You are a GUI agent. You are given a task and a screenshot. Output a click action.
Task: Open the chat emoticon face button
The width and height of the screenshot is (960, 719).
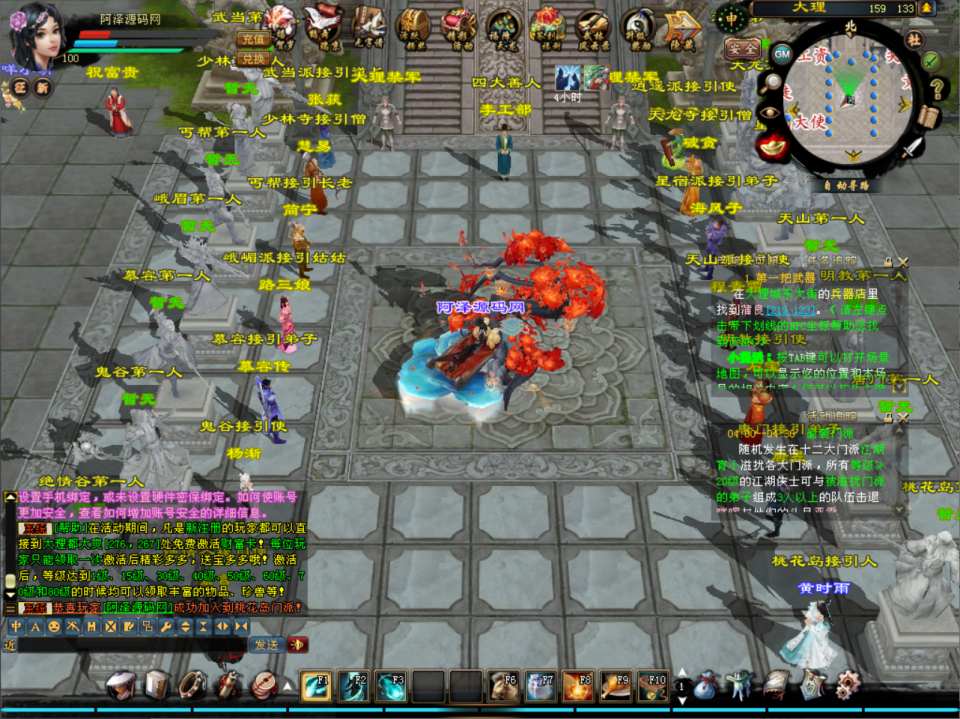coord(53,627)
